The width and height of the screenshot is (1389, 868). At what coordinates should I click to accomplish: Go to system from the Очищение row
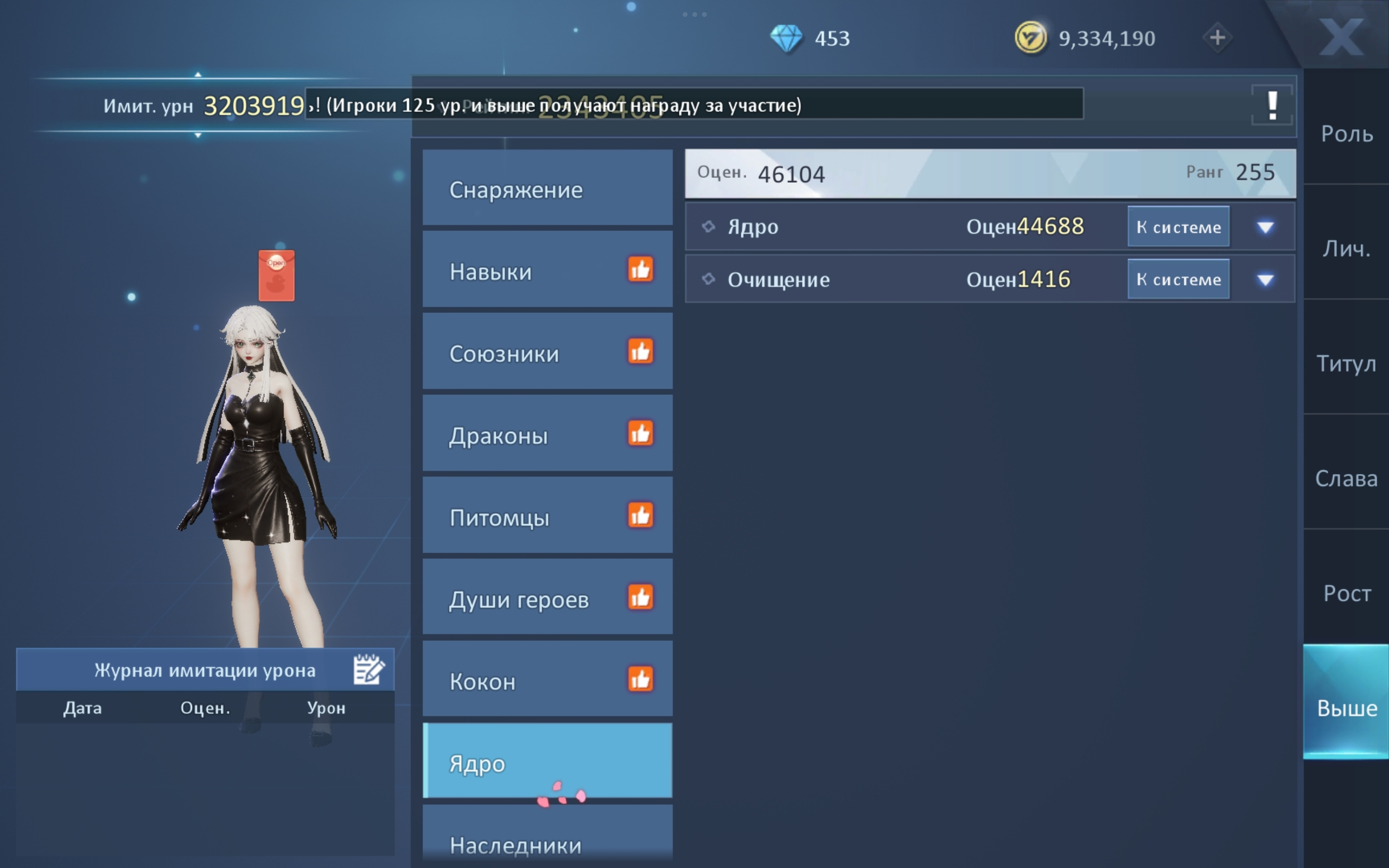pyautogui.click(x=1178, y=279)
